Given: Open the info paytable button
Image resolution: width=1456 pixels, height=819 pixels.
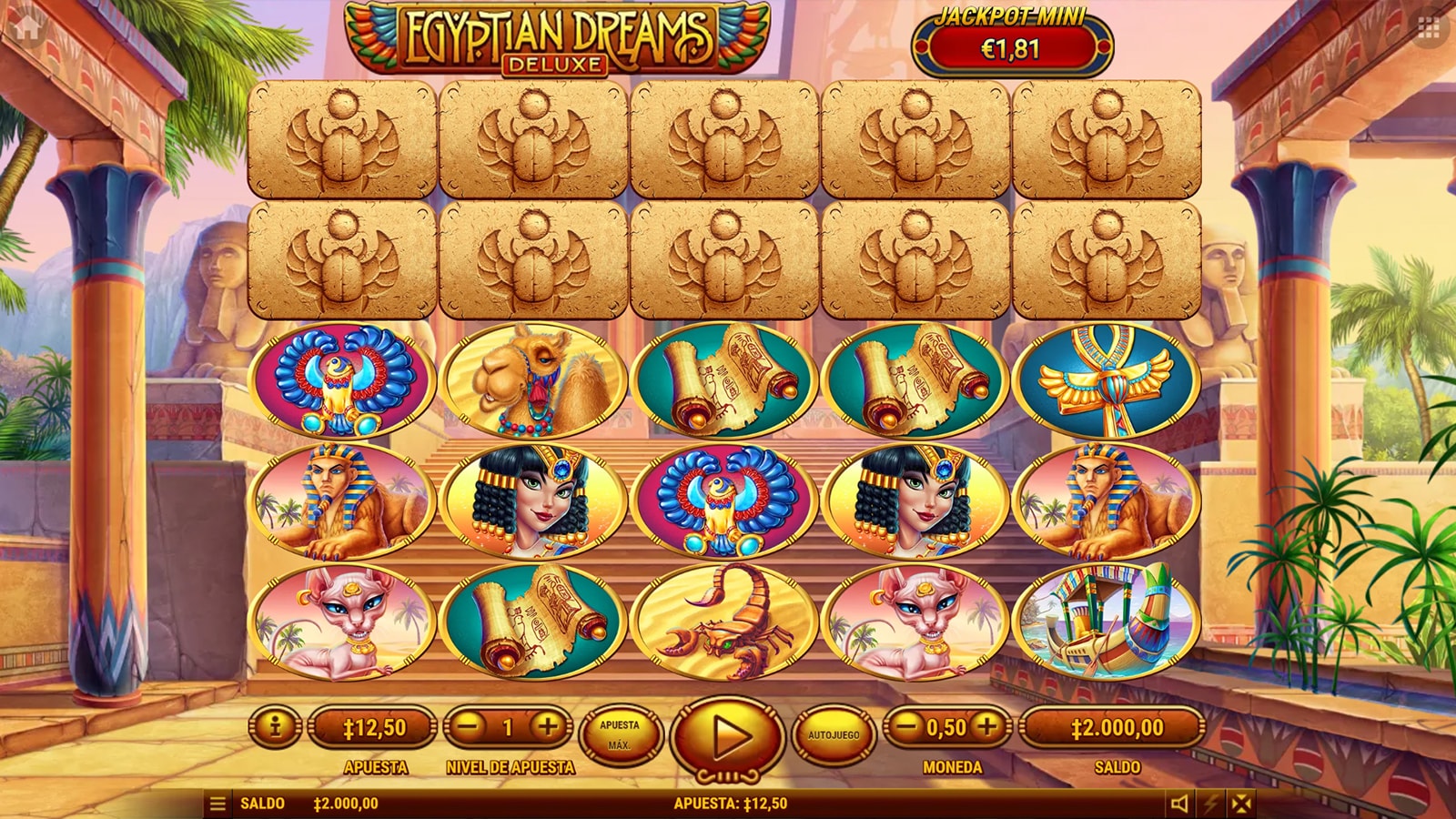Looking at the screenshot, I should (x=274, y=727).
